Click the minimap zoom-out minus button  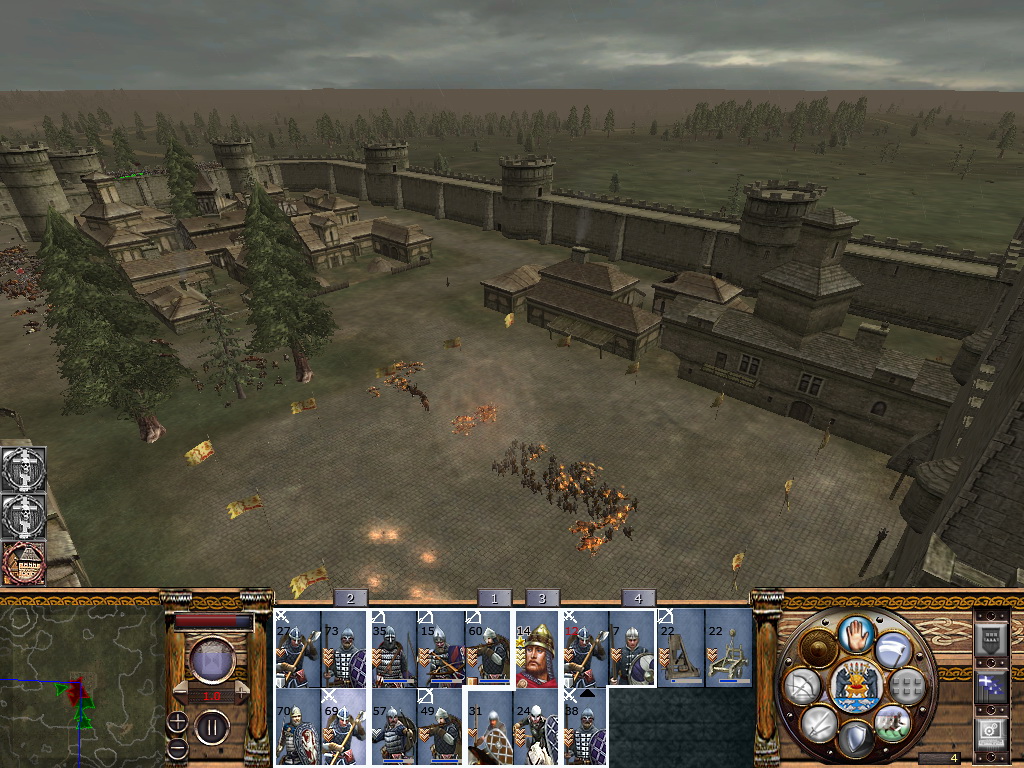tap(177, 747)
